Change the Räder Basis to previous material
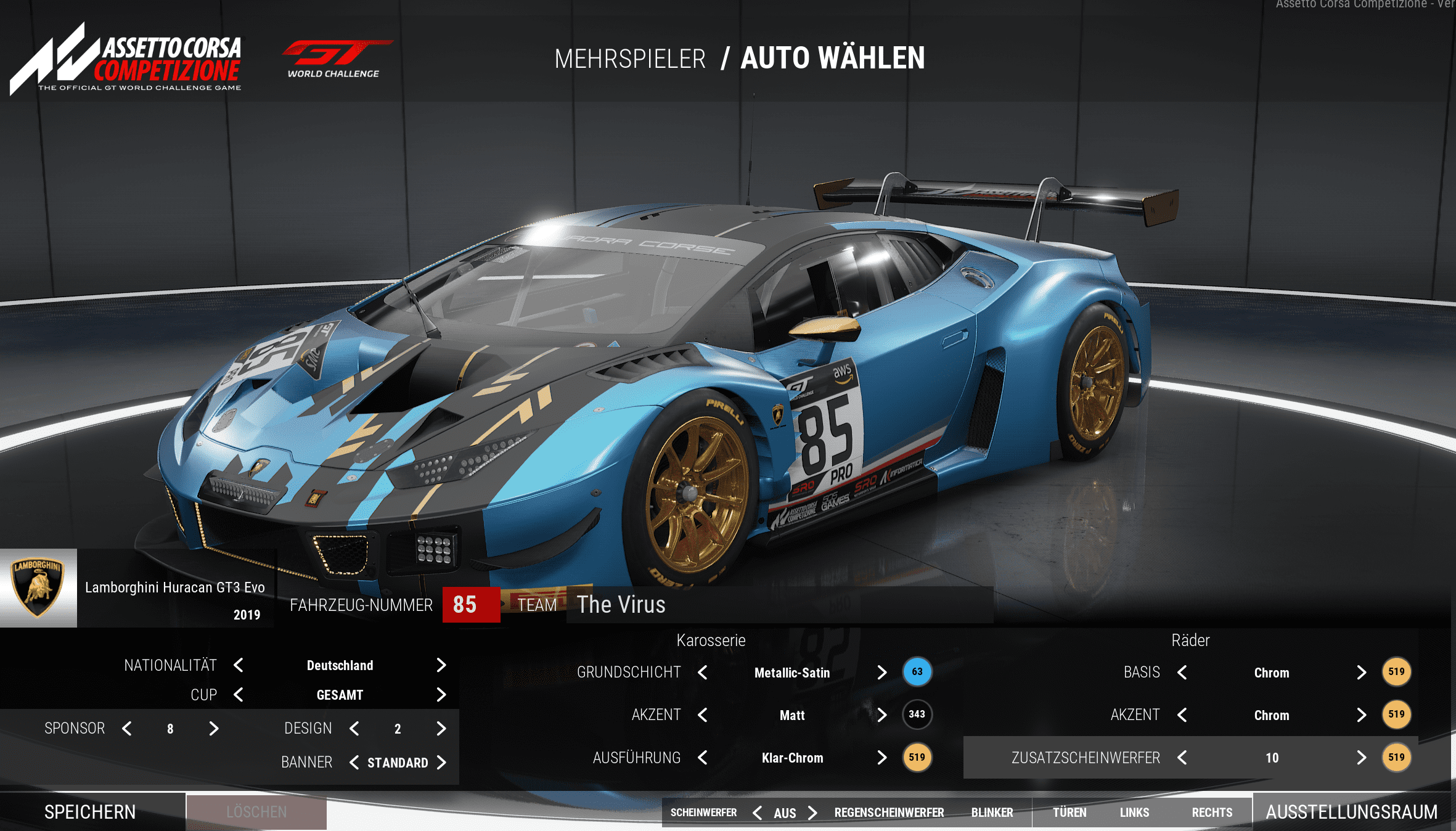1456x831 pixels. coord(1182,673)
